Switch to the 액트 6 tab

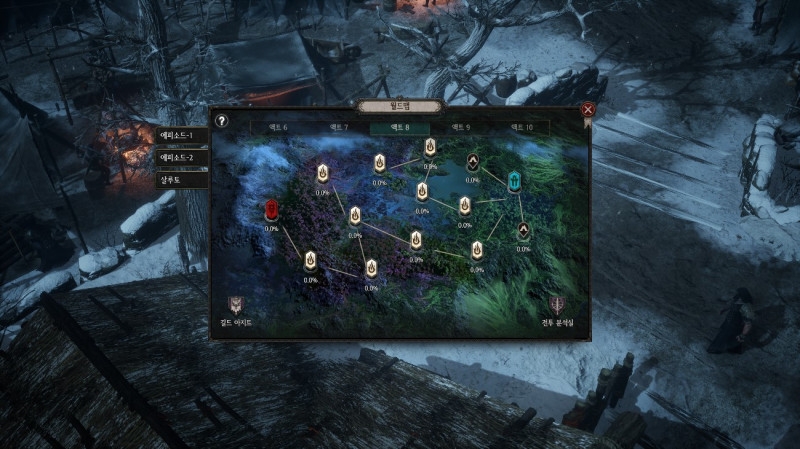[x=276, y=128]
